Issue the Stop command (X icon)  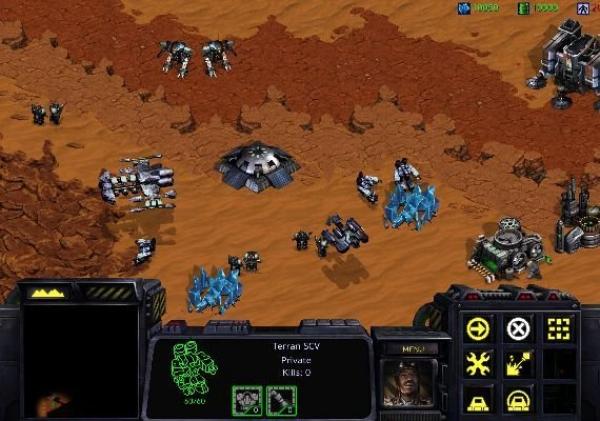517,328
